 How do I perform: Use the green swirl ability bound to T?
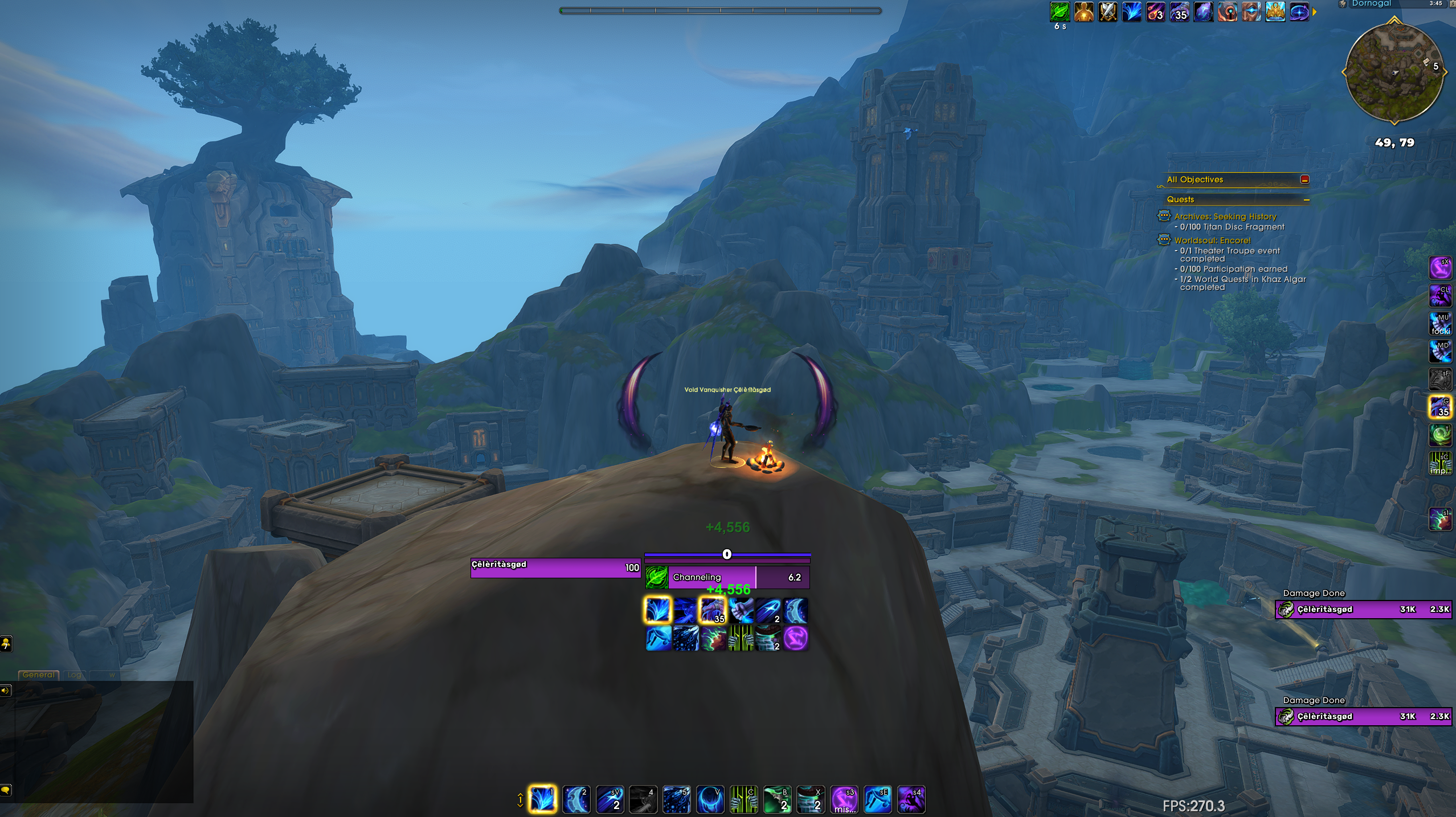coord(1440,435)
